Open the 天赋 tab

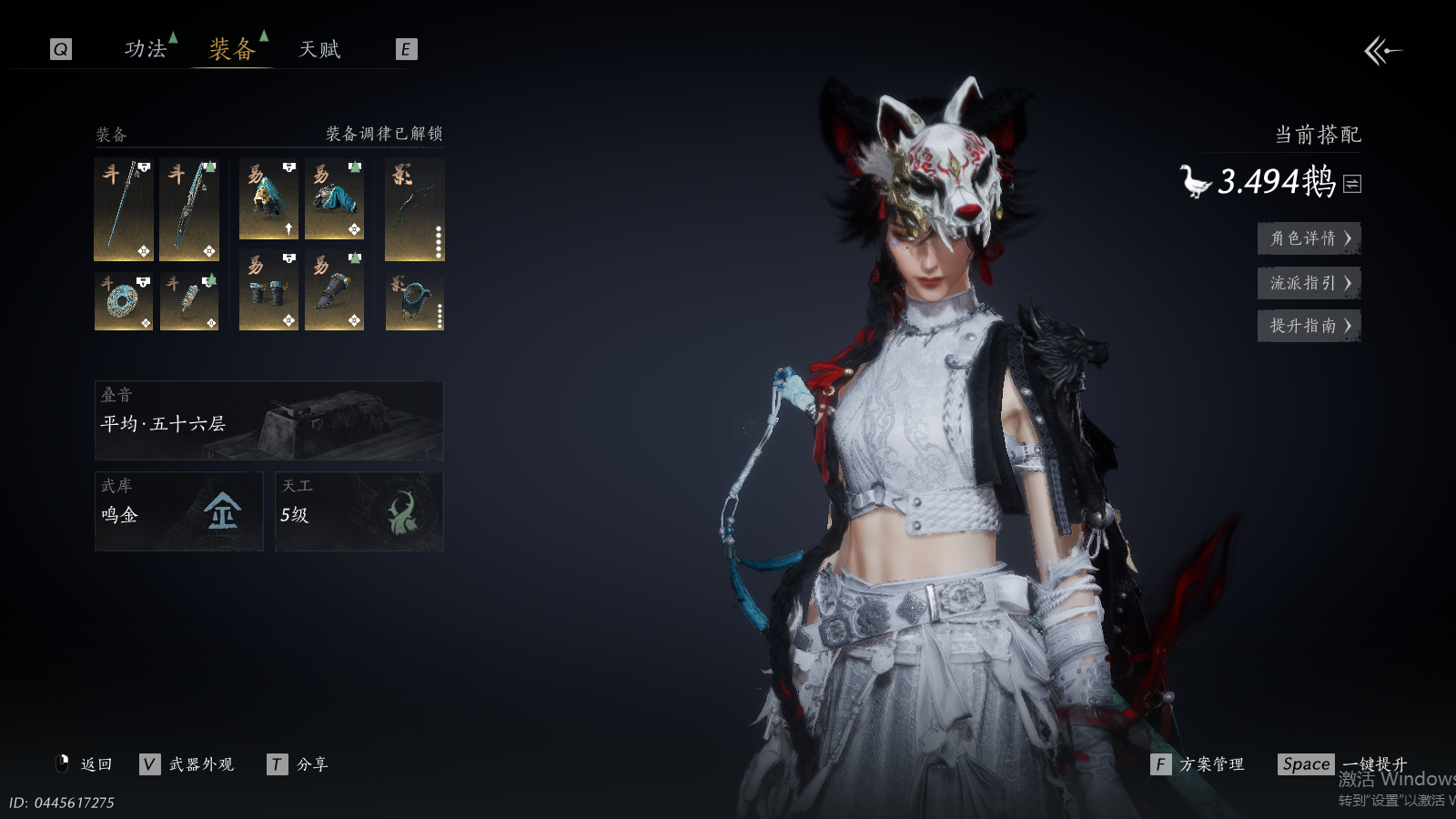tap(319, 49)
